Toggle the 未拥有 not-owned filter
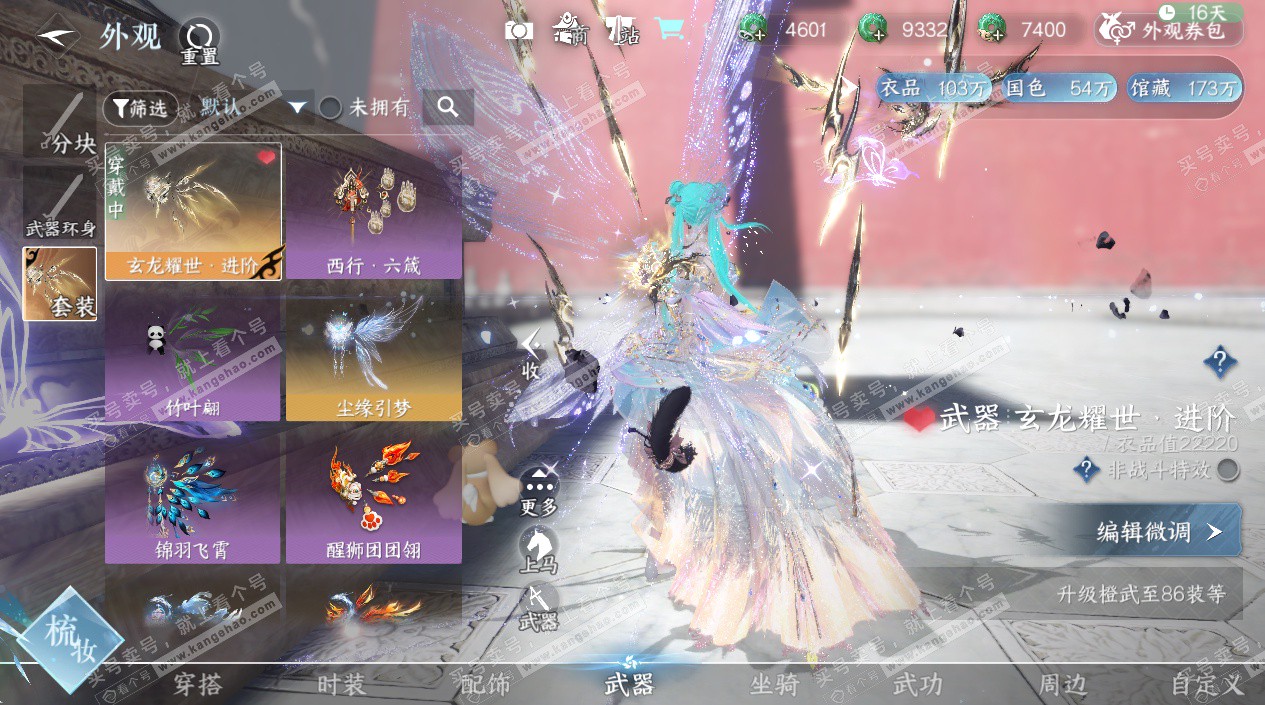The height and width of the screenshot is (705, 1265). [330, 108]
